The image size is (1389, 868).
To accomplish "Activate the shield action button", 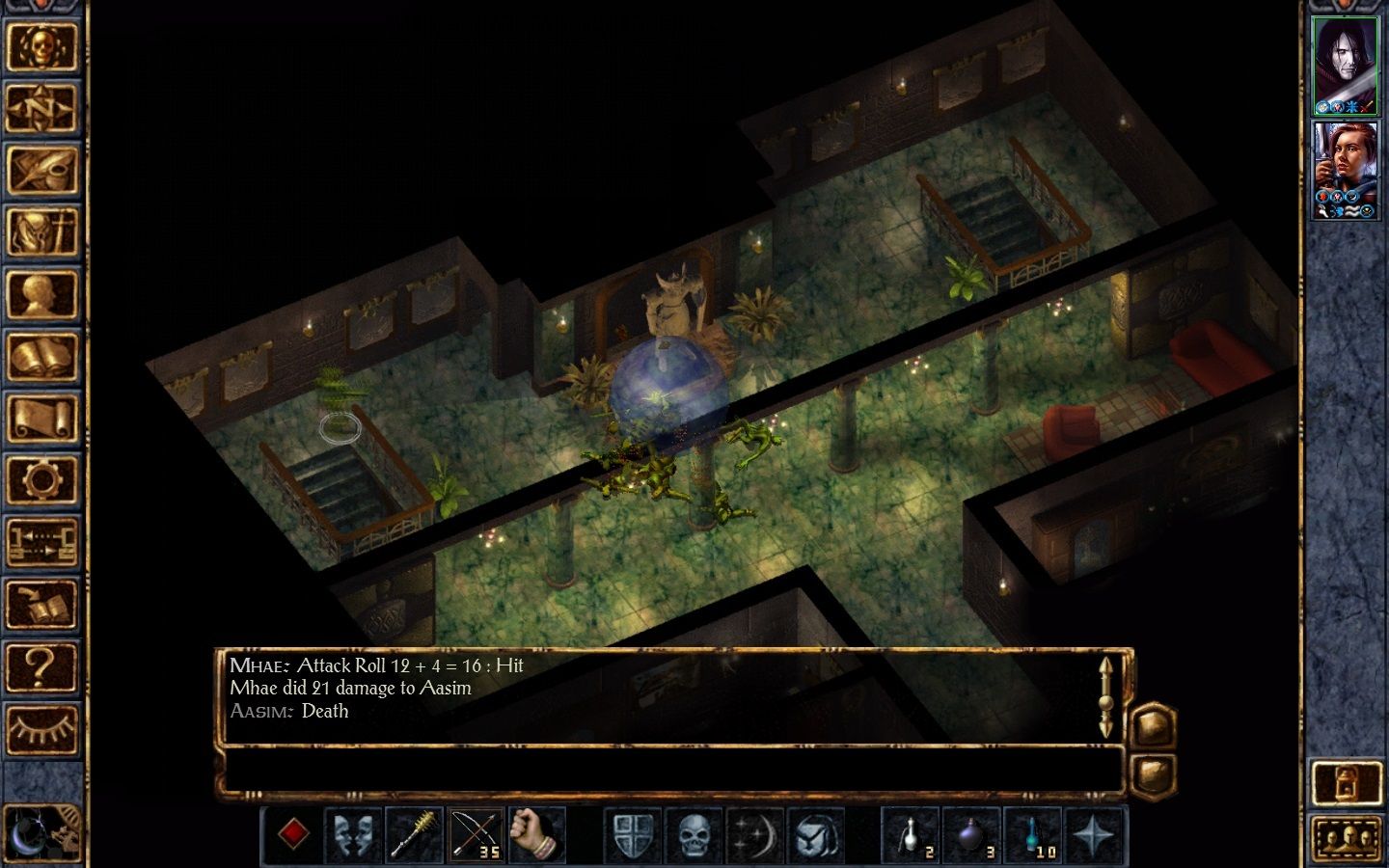I will point(633,834).
